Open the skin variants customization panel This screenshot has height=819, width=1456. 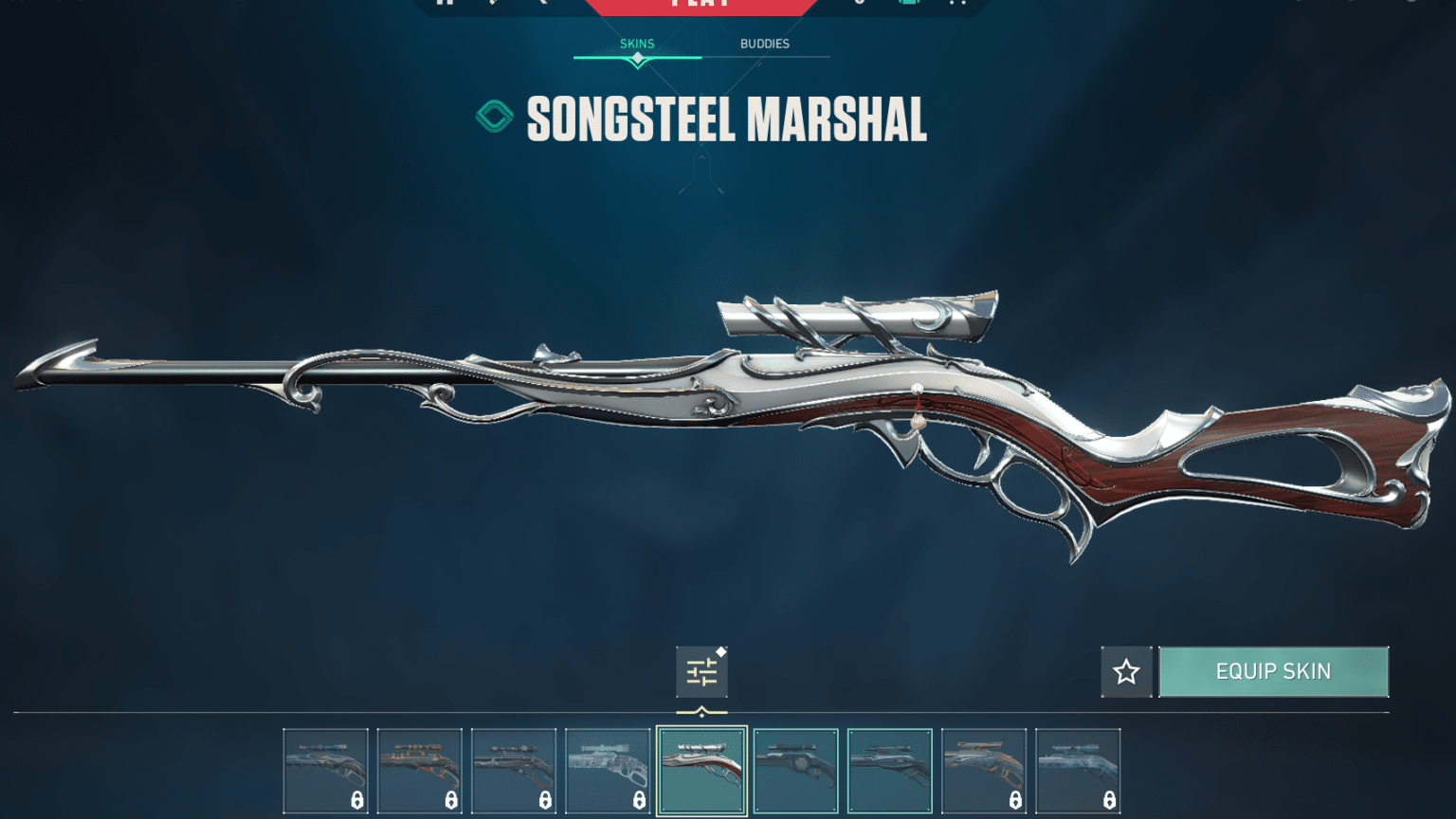[701, 671]
